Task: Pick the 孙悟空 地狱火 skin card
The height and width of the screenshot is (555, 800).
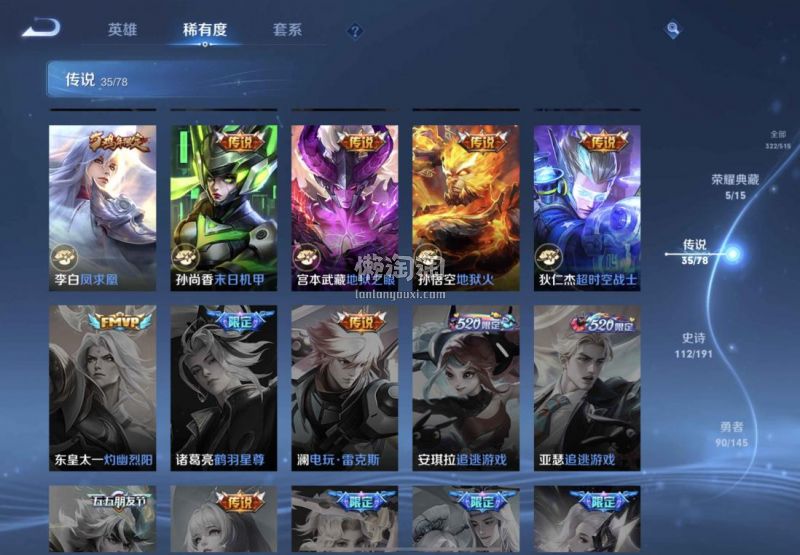Action: point(466,207)
